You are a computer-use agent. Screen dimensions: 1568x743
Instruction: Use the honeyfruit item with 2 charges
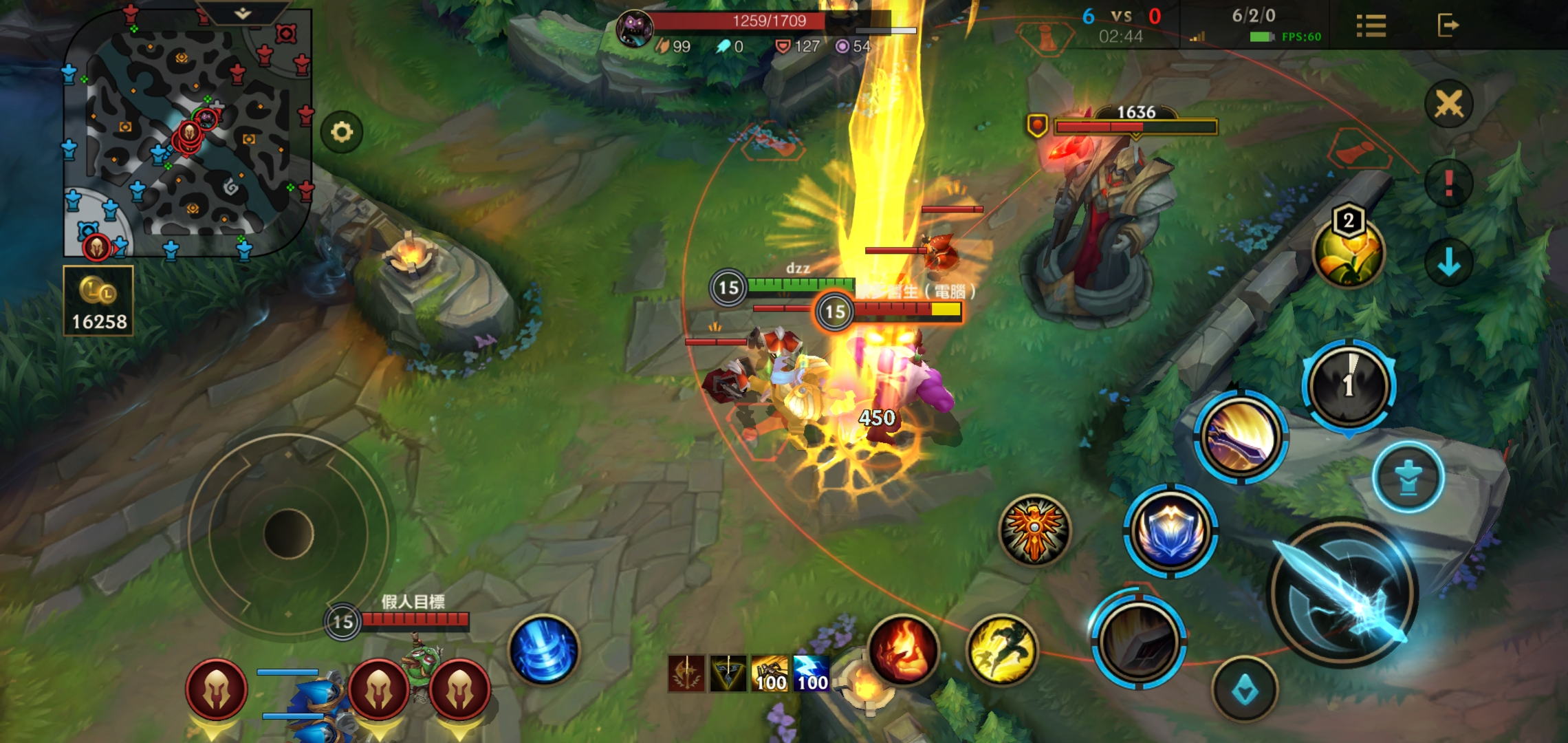(1348, 252)
